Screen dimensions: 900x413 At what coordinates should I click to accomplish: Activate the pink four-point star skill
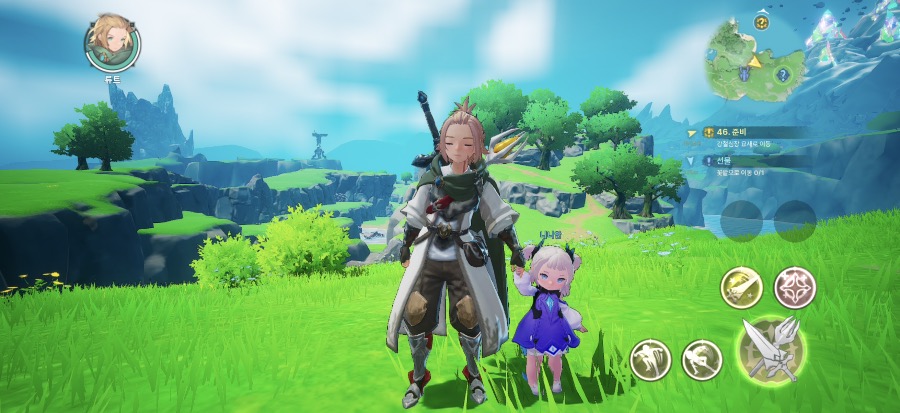(795, 288)
